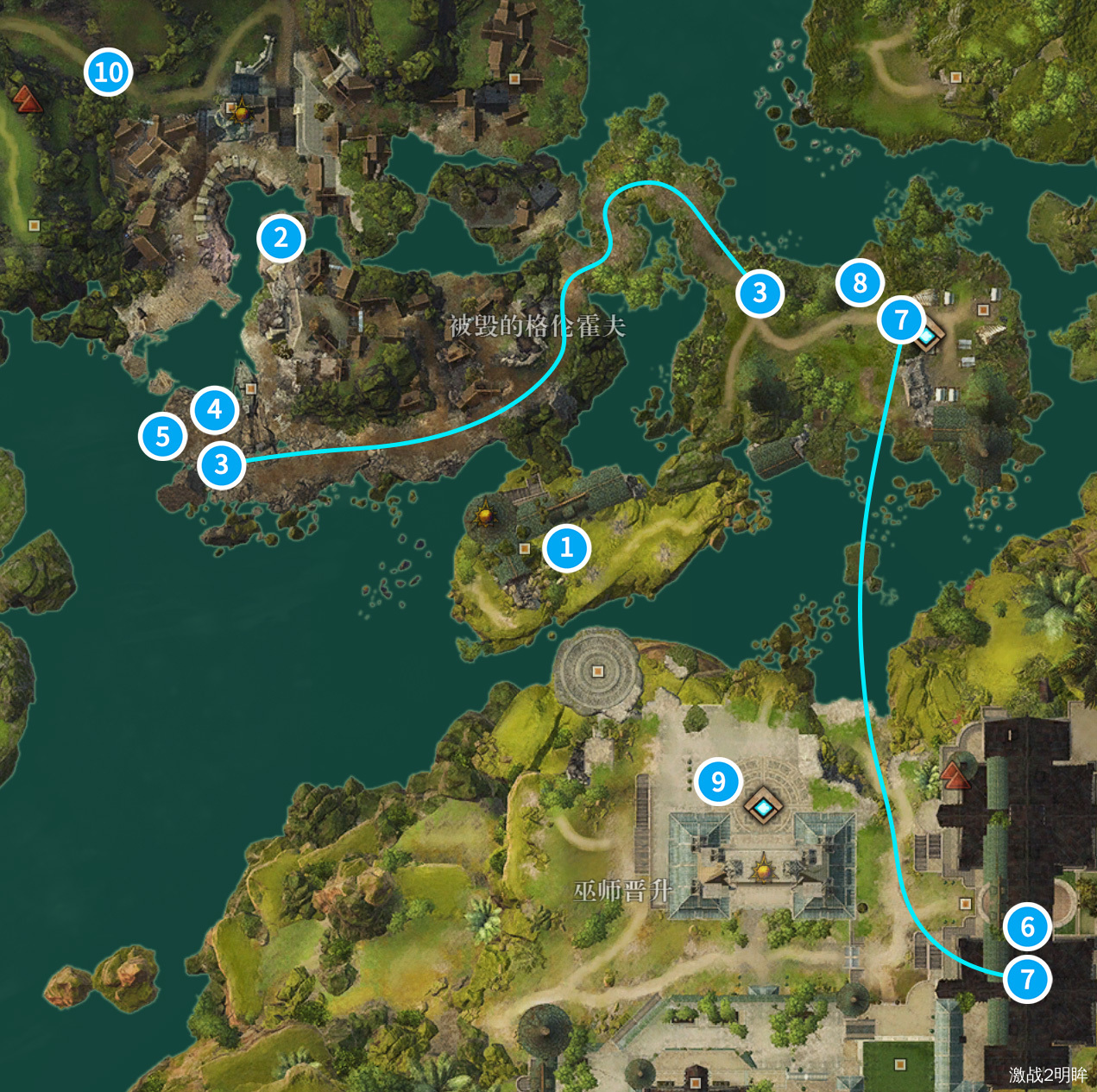The image size is (1097, 1092).
Task: Click route marker number 6
Action: [1027, 927]
